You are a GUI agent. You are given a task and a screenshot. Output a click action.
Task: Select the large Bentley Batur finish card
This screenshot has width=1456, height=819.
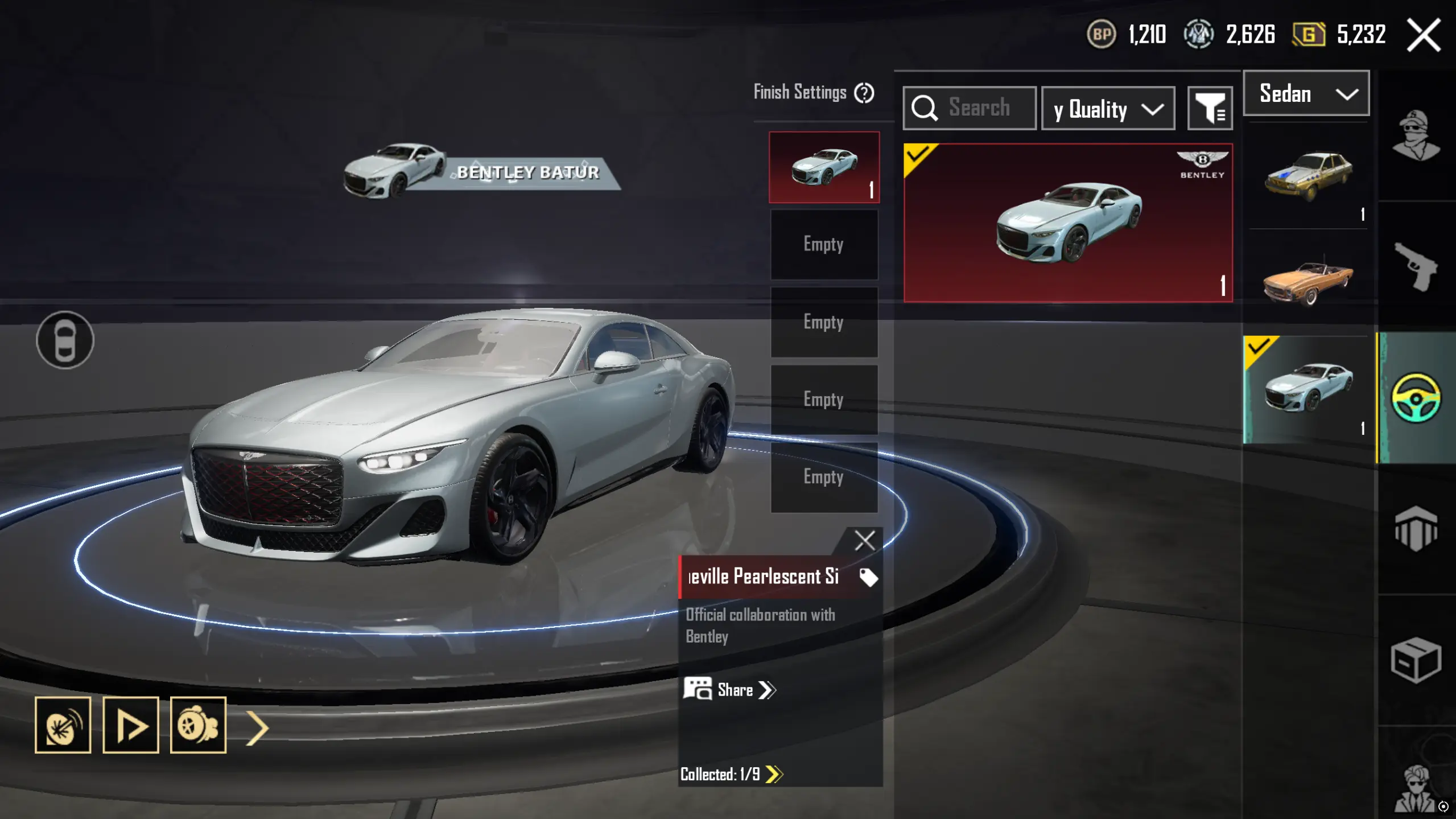click(1068, 223)
